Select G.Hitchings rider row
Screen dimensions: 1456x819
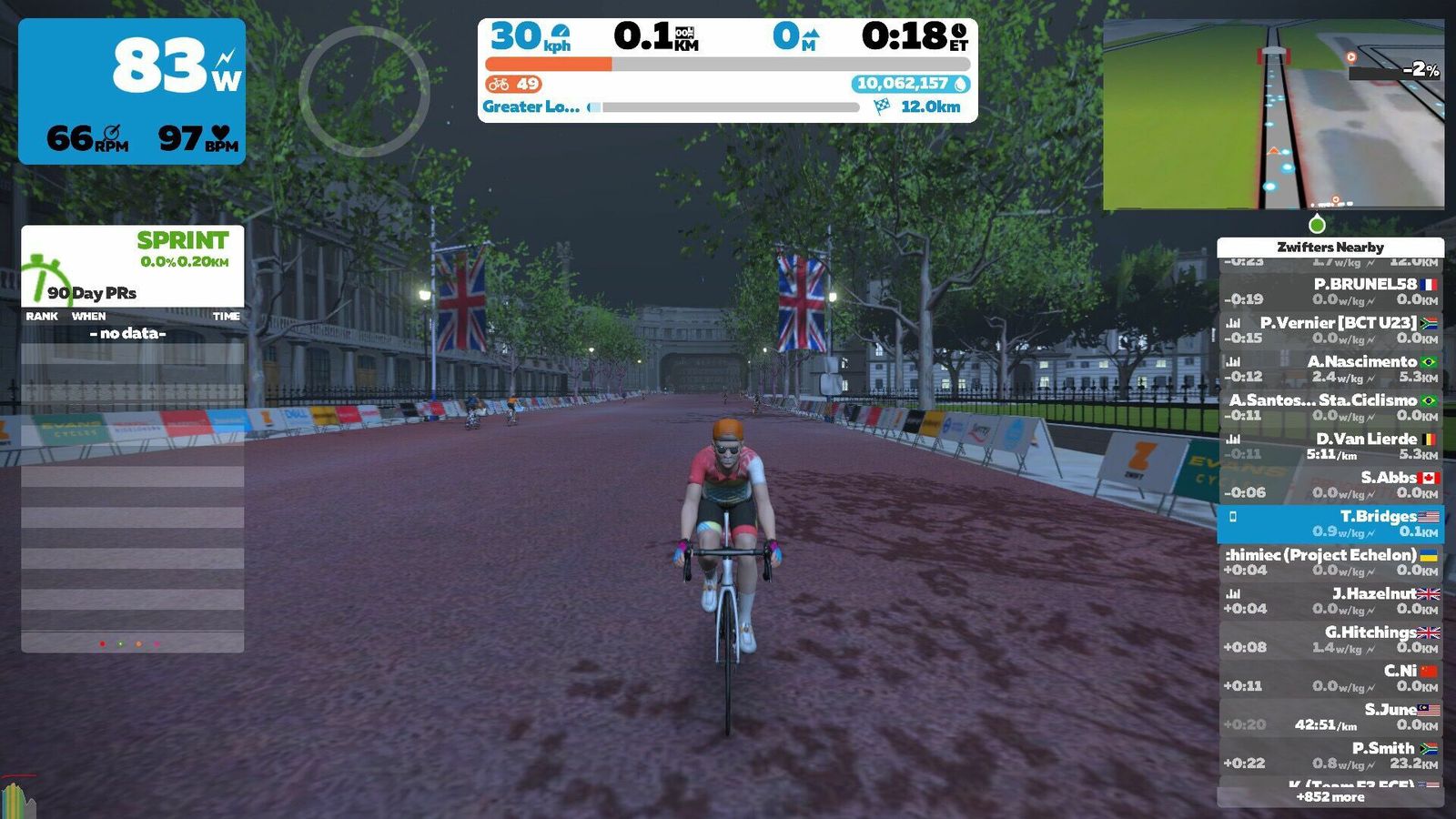pos(1330,639)
